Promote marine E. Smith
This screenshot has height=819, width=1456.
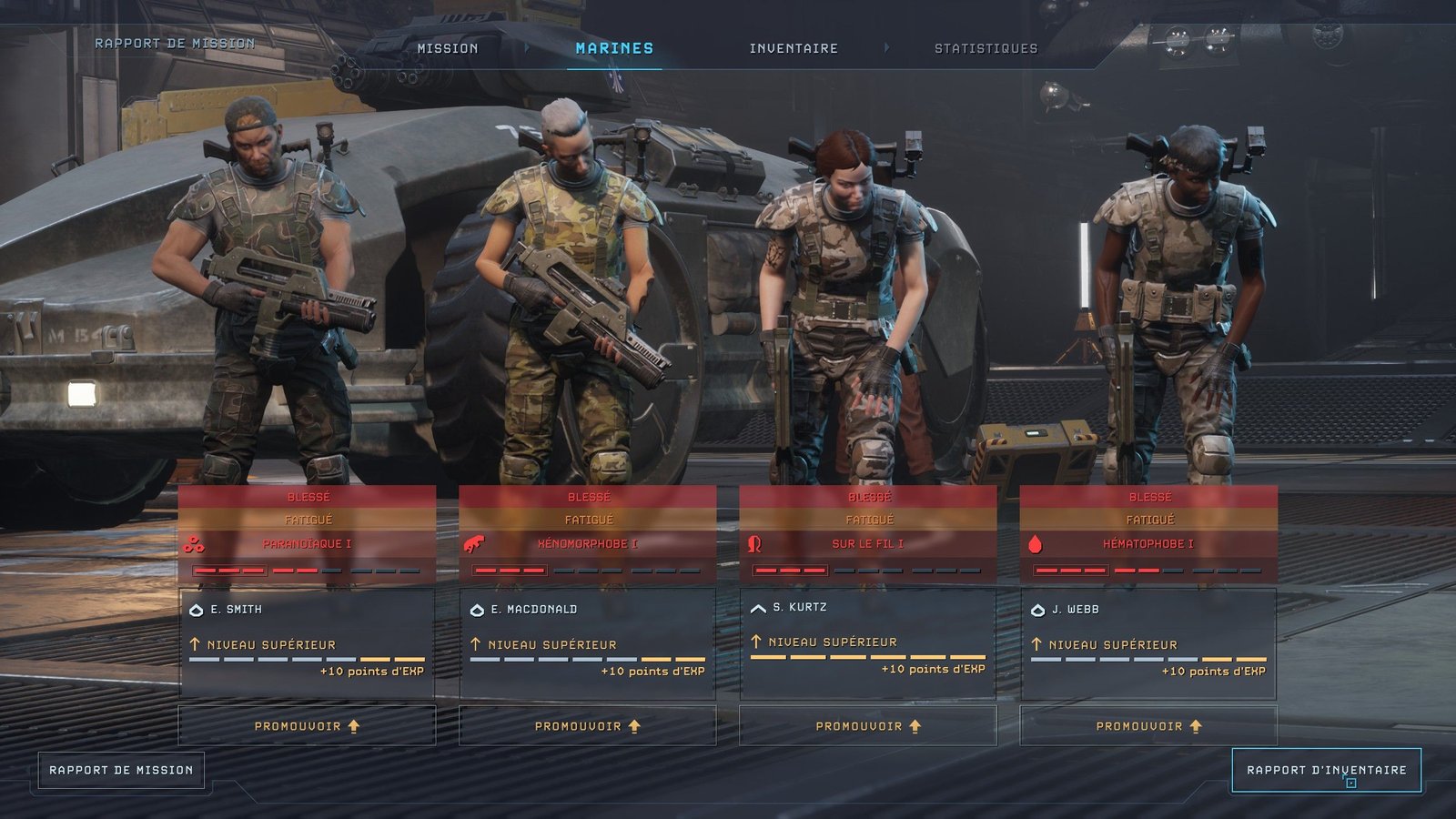(x=307, y=726)
